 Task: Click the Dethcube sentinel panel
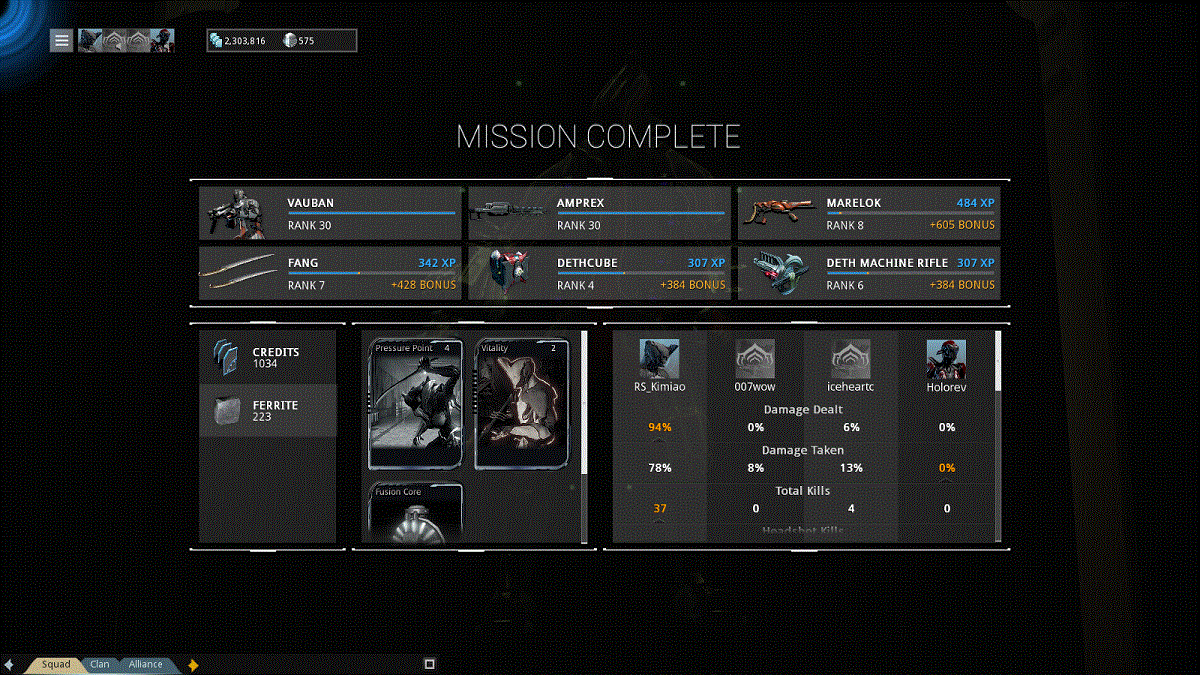click(x=600, y=274)
